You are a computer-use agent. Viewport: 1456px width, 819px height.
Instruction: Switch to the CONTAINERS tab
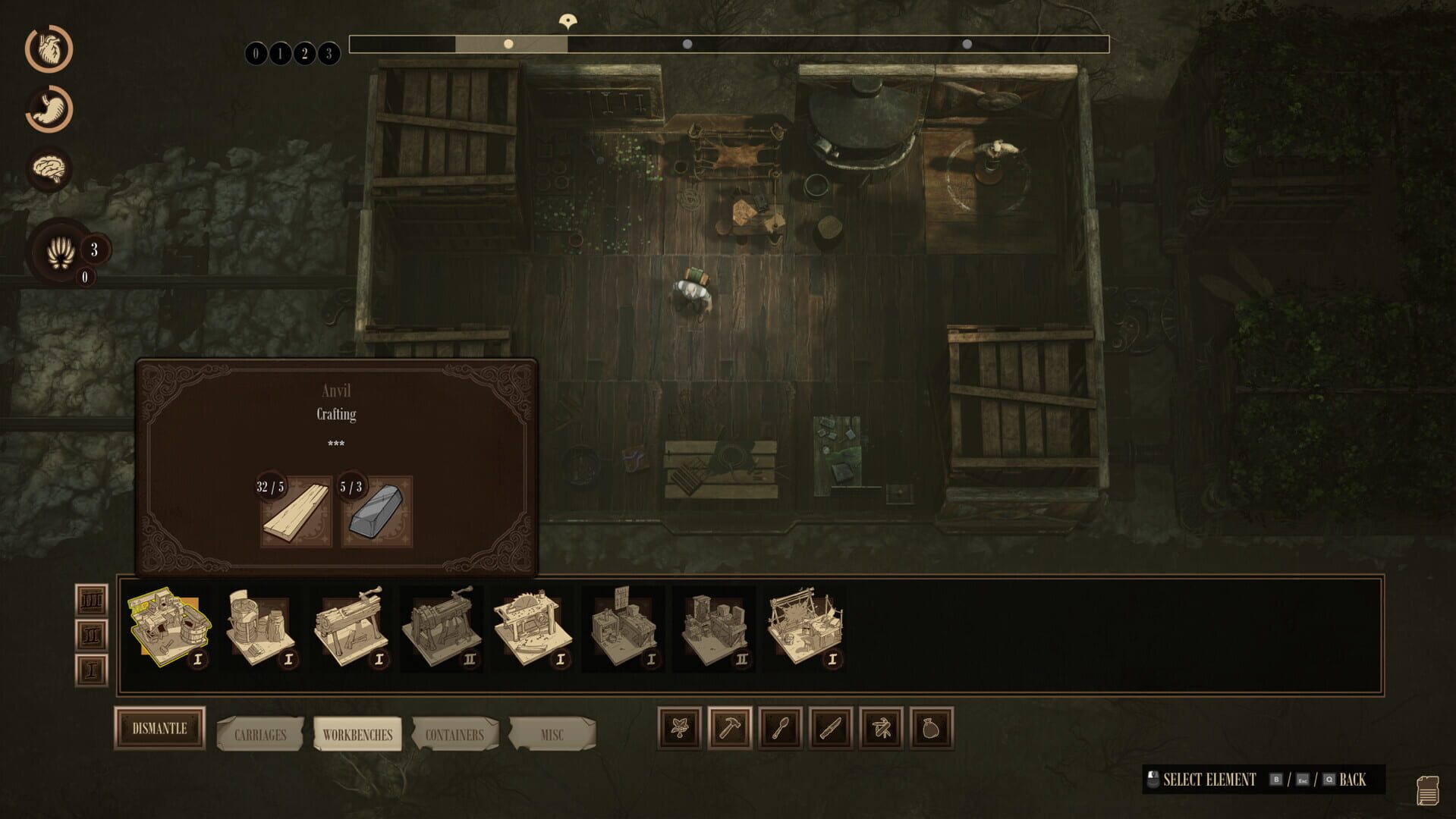click(454, 733)
